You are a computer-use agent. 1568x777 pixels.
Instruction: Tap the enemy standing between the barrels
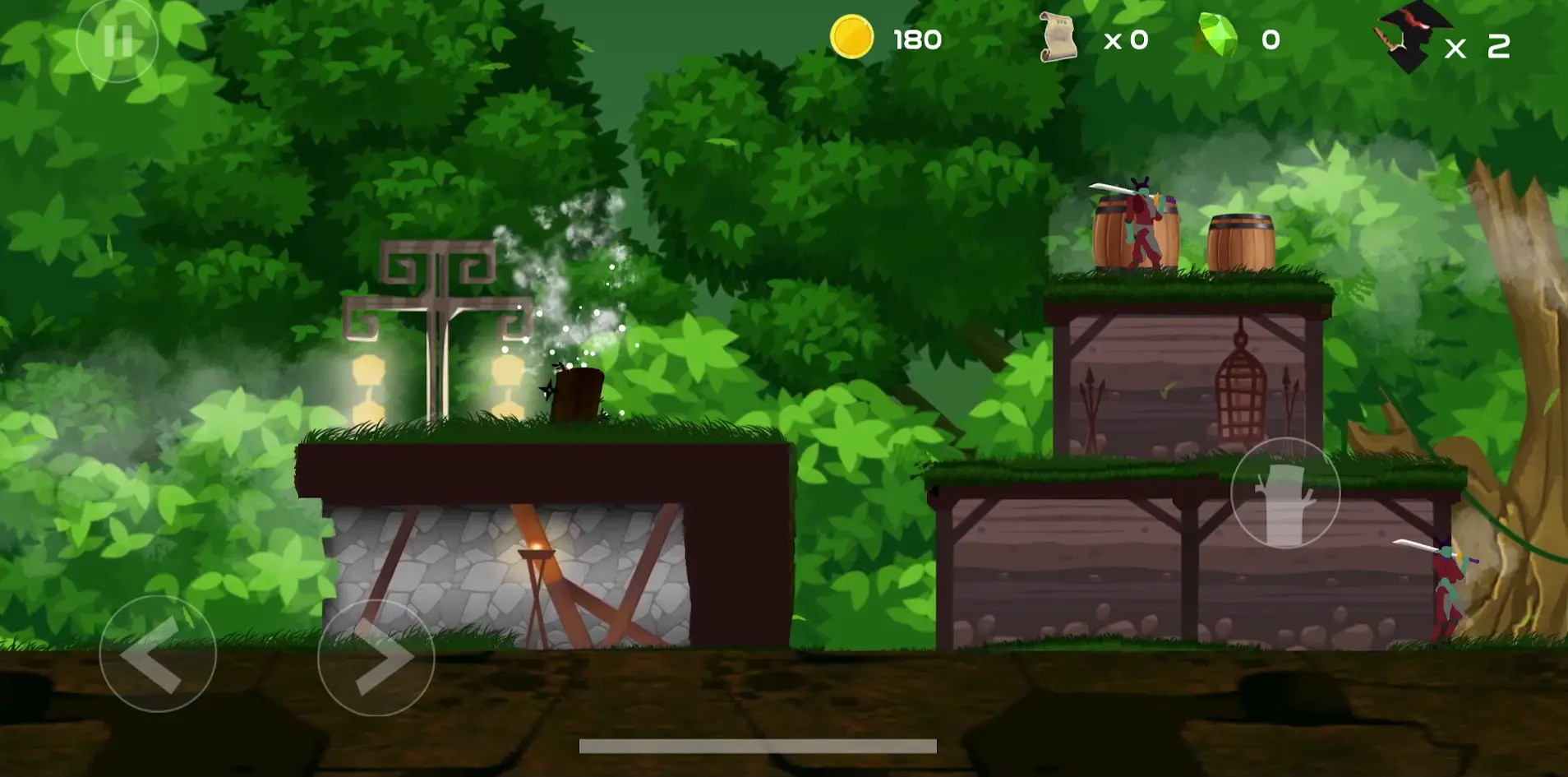[x=1145, y=222]
